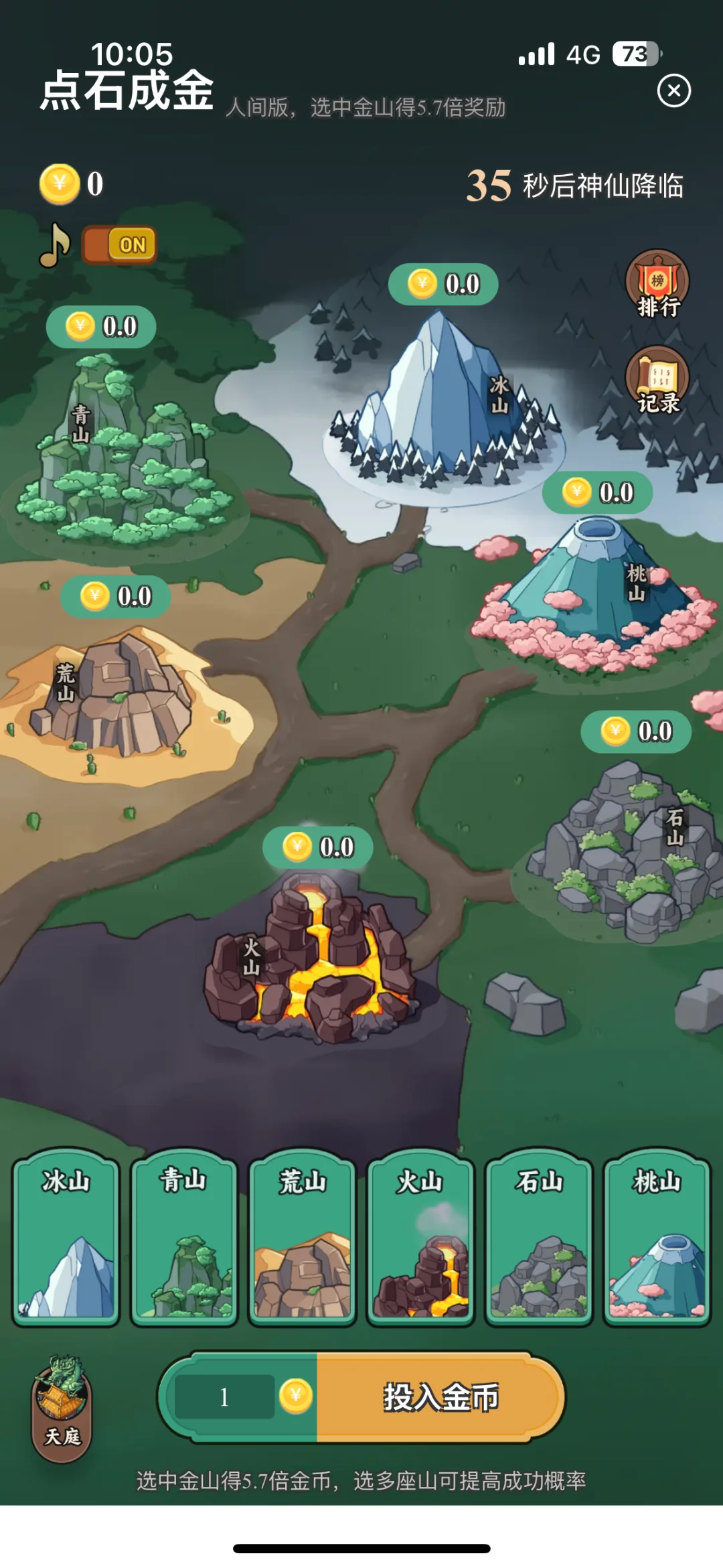The image size is (723, 1568).
Task: Pick the 桃山 mountain card
Action: (657, 1238)
